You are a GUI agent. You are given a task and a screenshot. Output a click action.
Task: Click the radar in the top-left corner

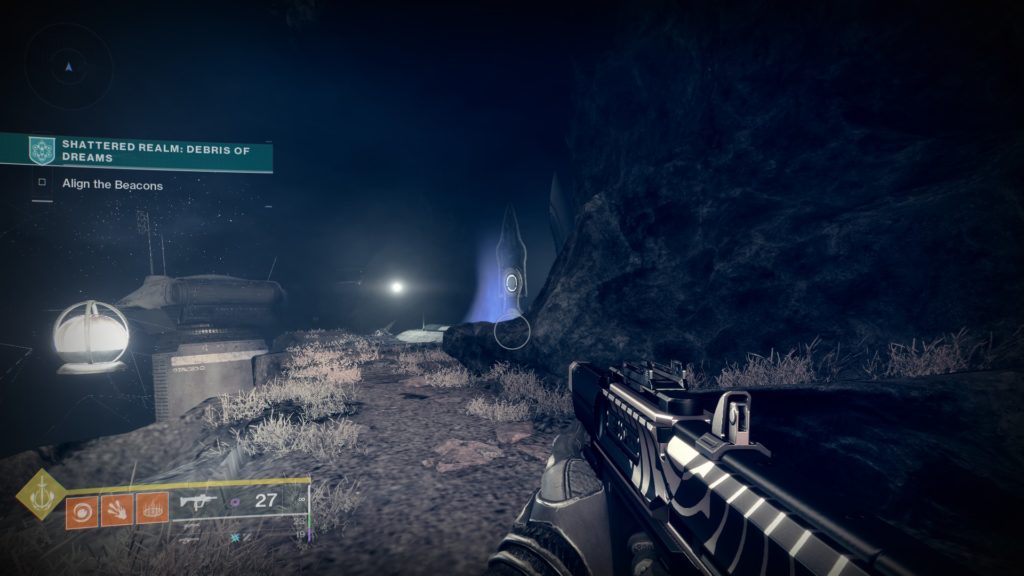(68, 67)
